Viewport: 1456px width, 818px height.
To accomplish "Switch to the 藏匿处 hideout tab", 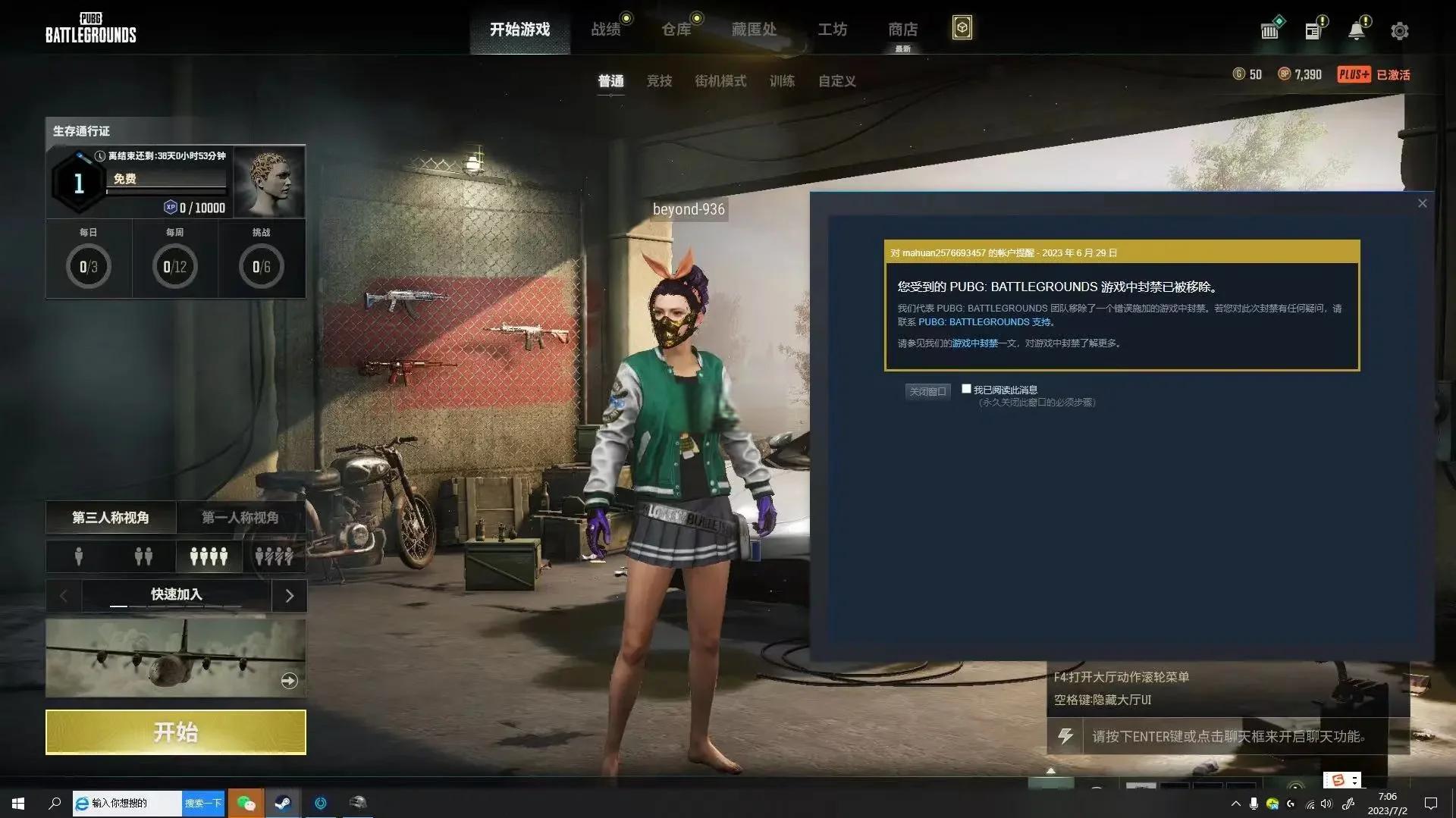I will pyautogui.click(x=754, y=30).
